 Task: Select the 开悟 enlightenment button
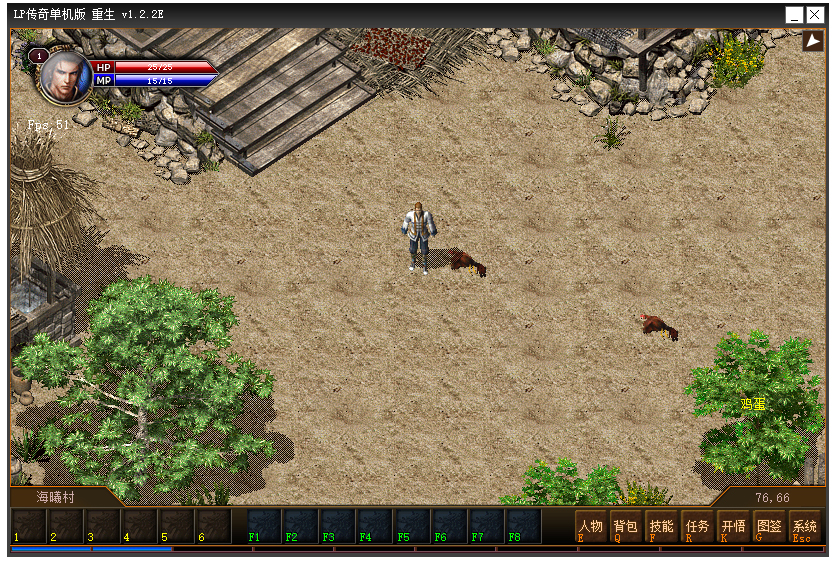point(733,527)
